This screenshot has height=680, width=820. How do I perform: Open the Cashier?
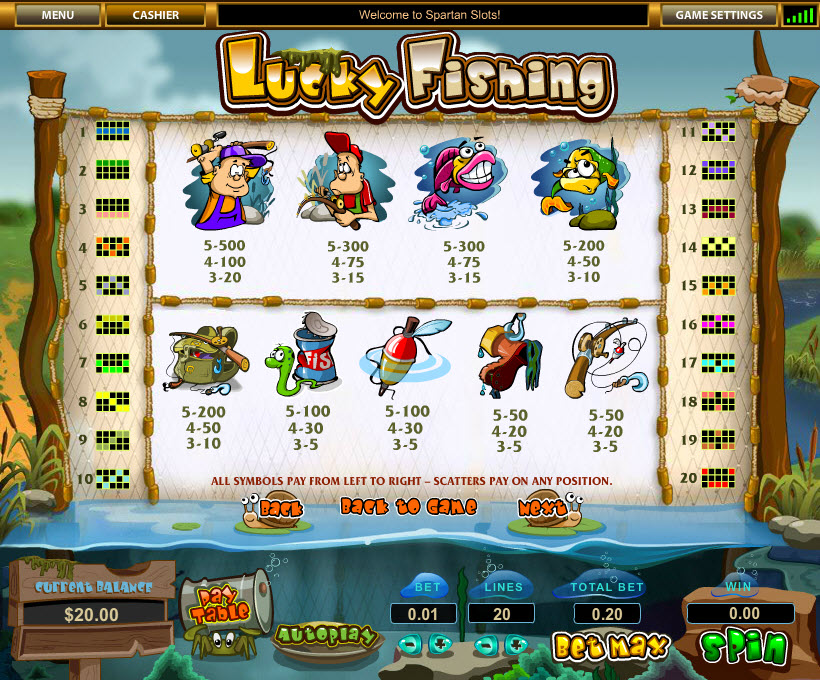click(x=155, y=15)
